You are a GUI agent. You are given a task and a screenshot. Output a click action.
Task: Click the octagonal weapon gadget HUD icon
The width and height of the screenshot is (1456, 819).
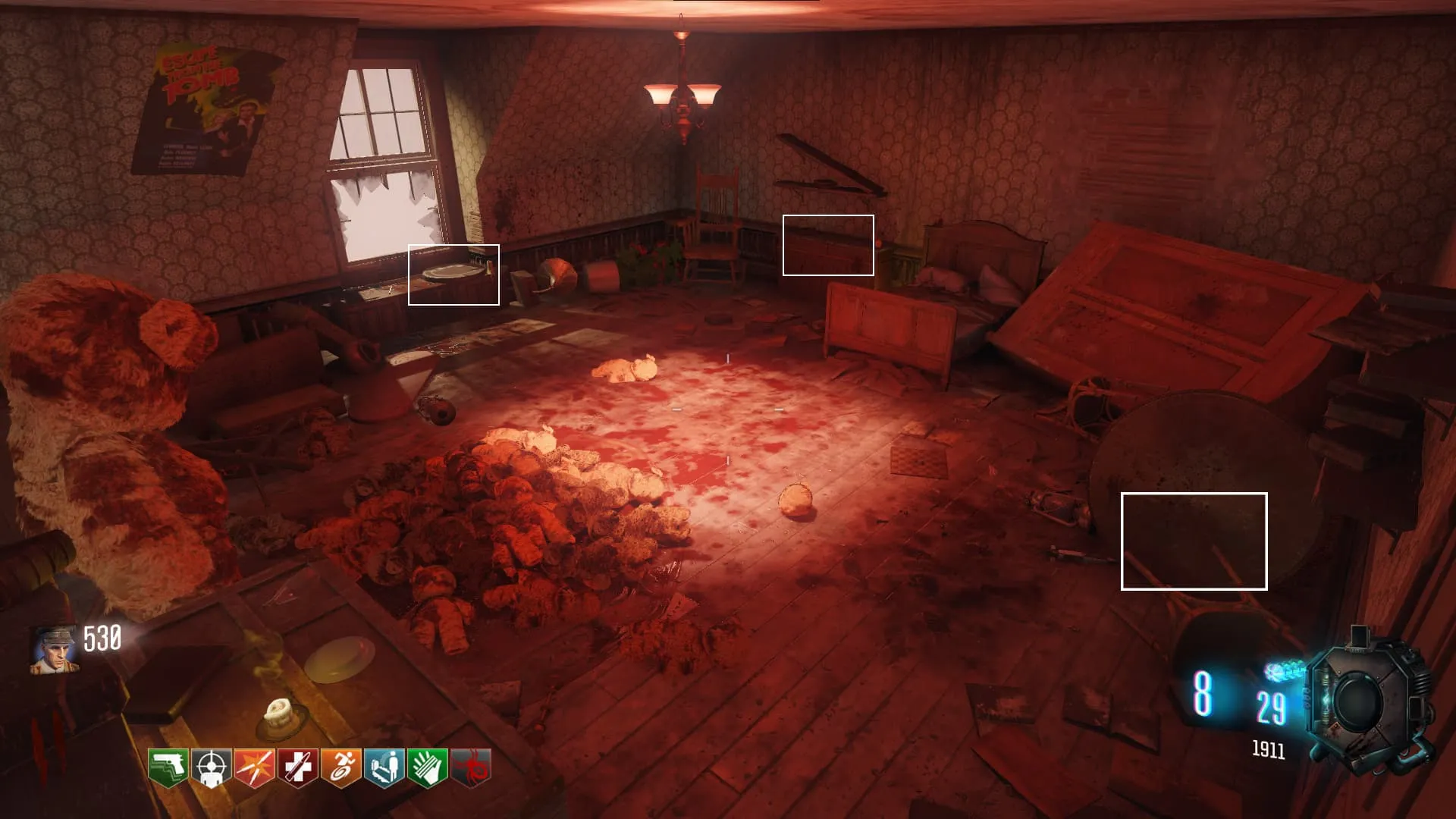pos(1367,699)
